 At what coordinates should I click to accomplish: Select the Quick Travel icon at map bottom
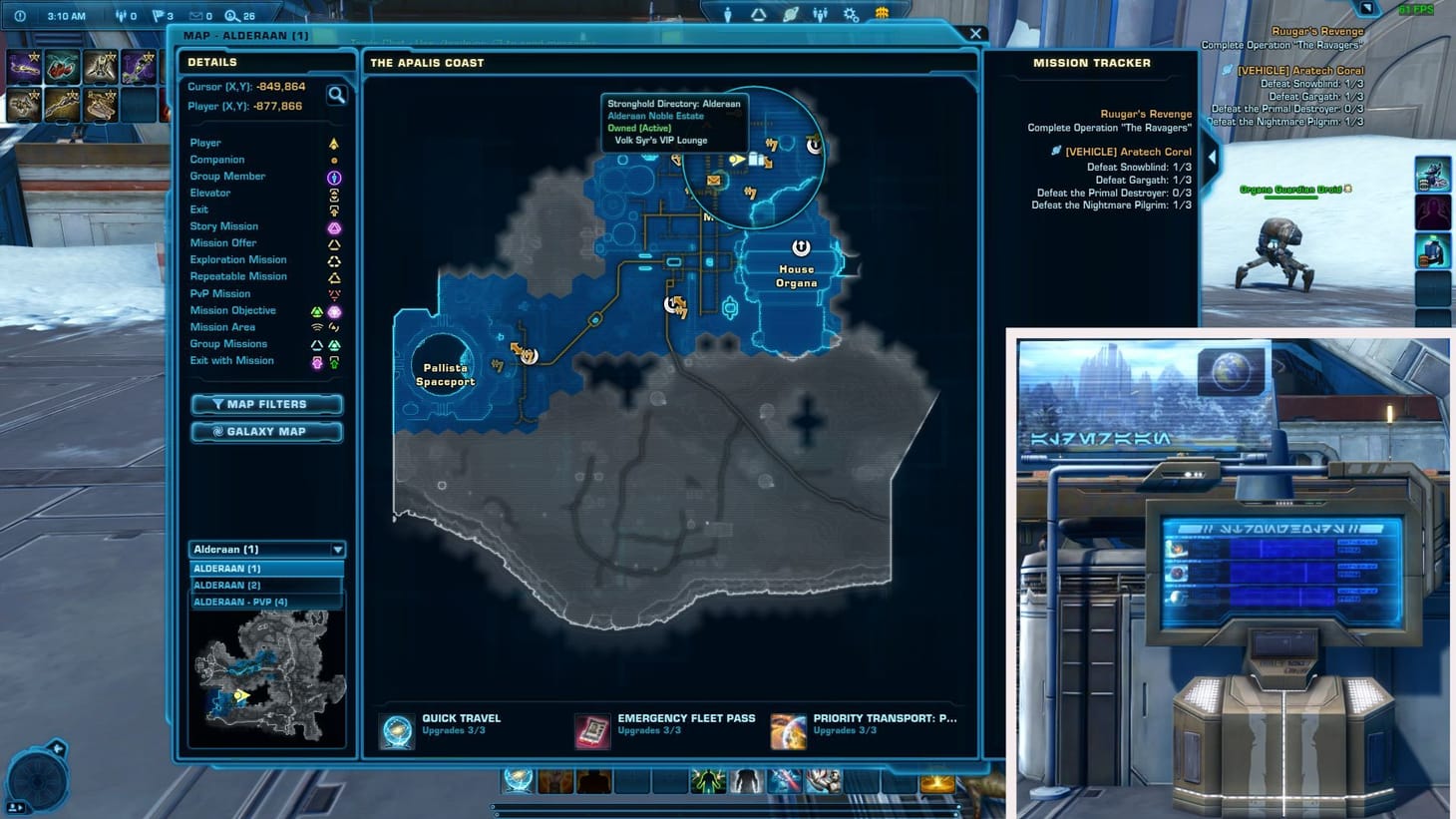pos(396,730)
